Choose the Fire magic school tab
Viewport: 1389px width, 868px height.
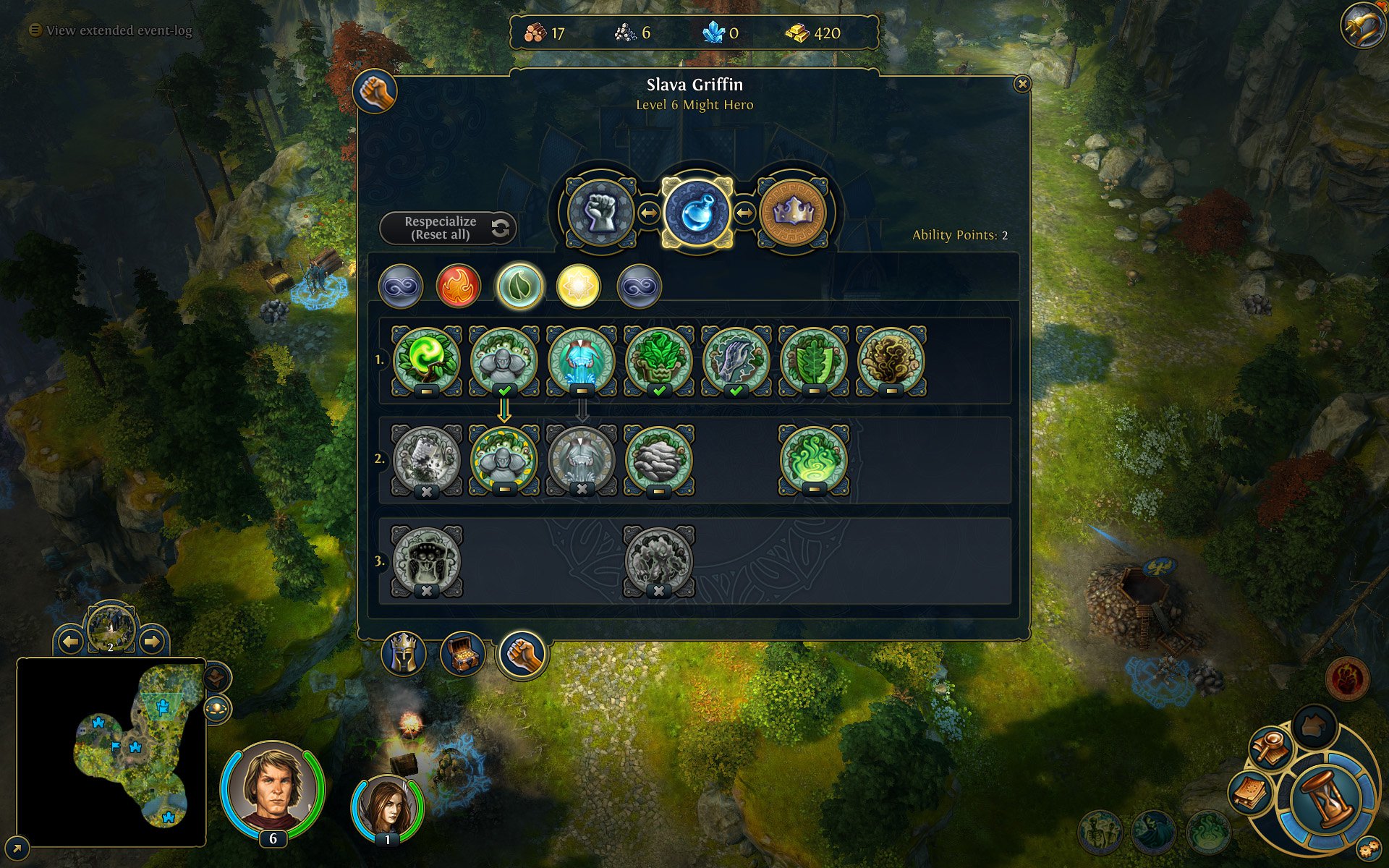459,286
